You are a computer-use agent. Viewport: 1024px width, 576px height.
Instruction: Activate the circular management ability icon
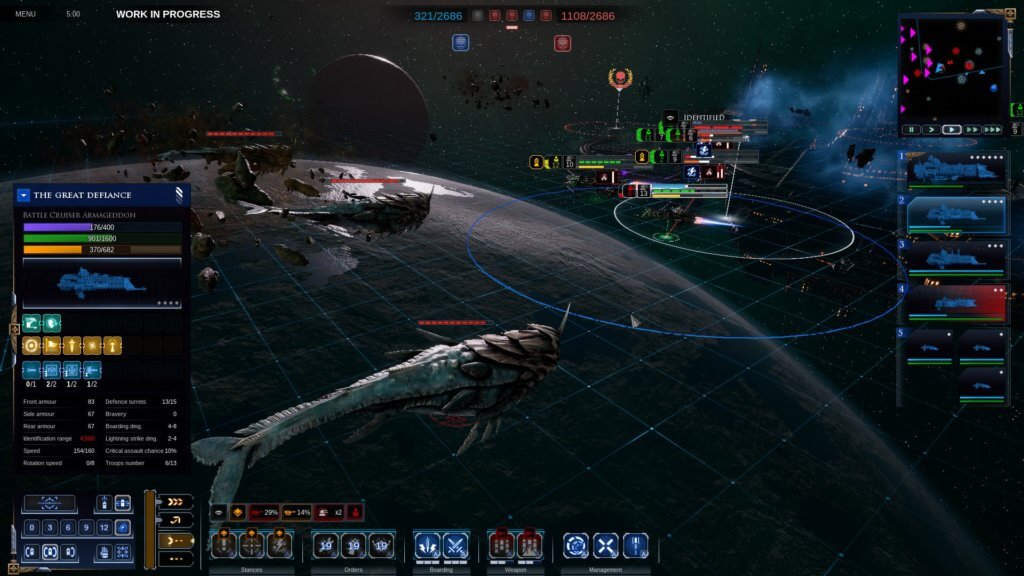pos(575,546)
